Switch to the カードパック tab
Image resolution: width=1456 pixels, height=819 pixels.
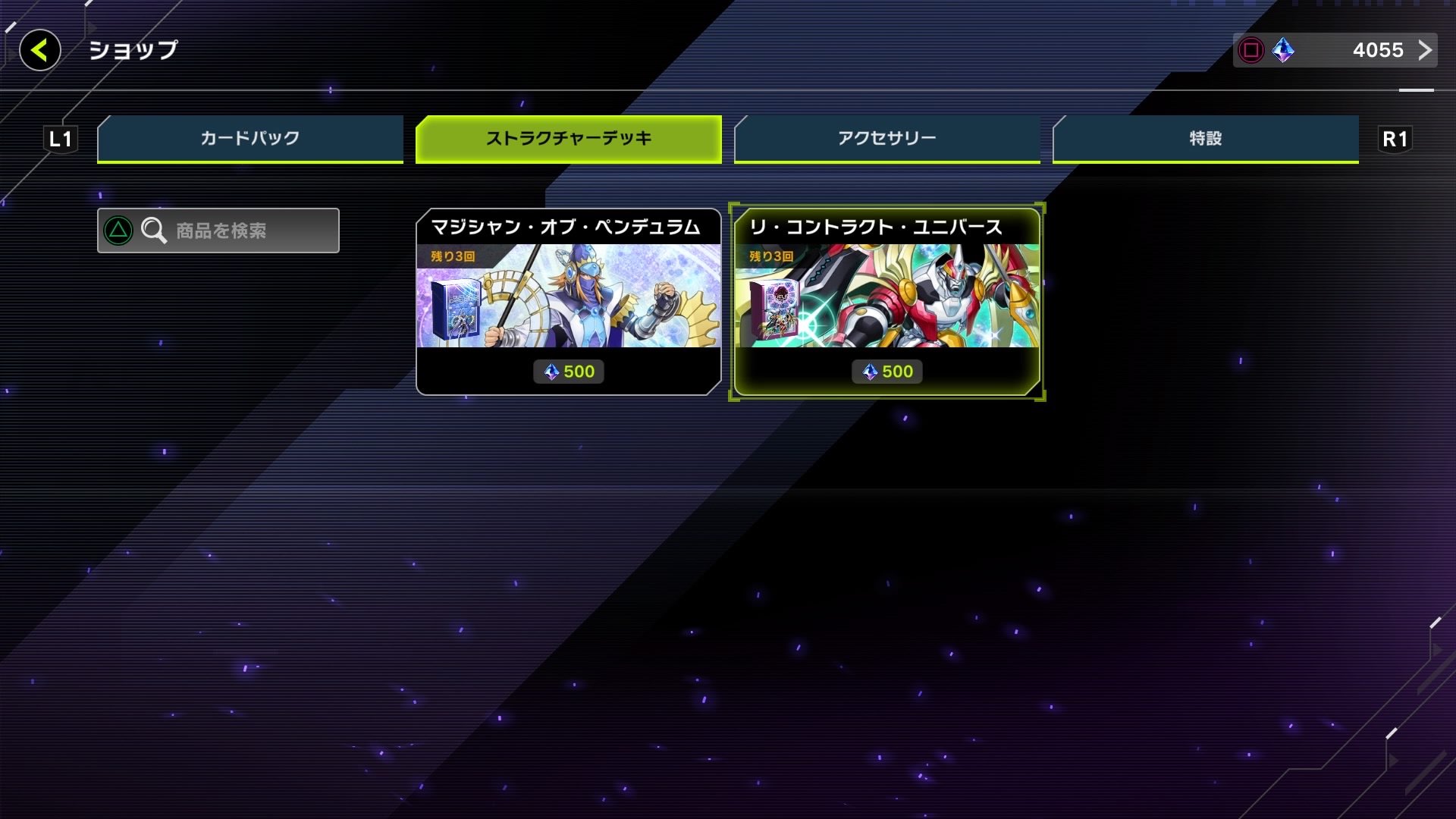coord(249,138)
